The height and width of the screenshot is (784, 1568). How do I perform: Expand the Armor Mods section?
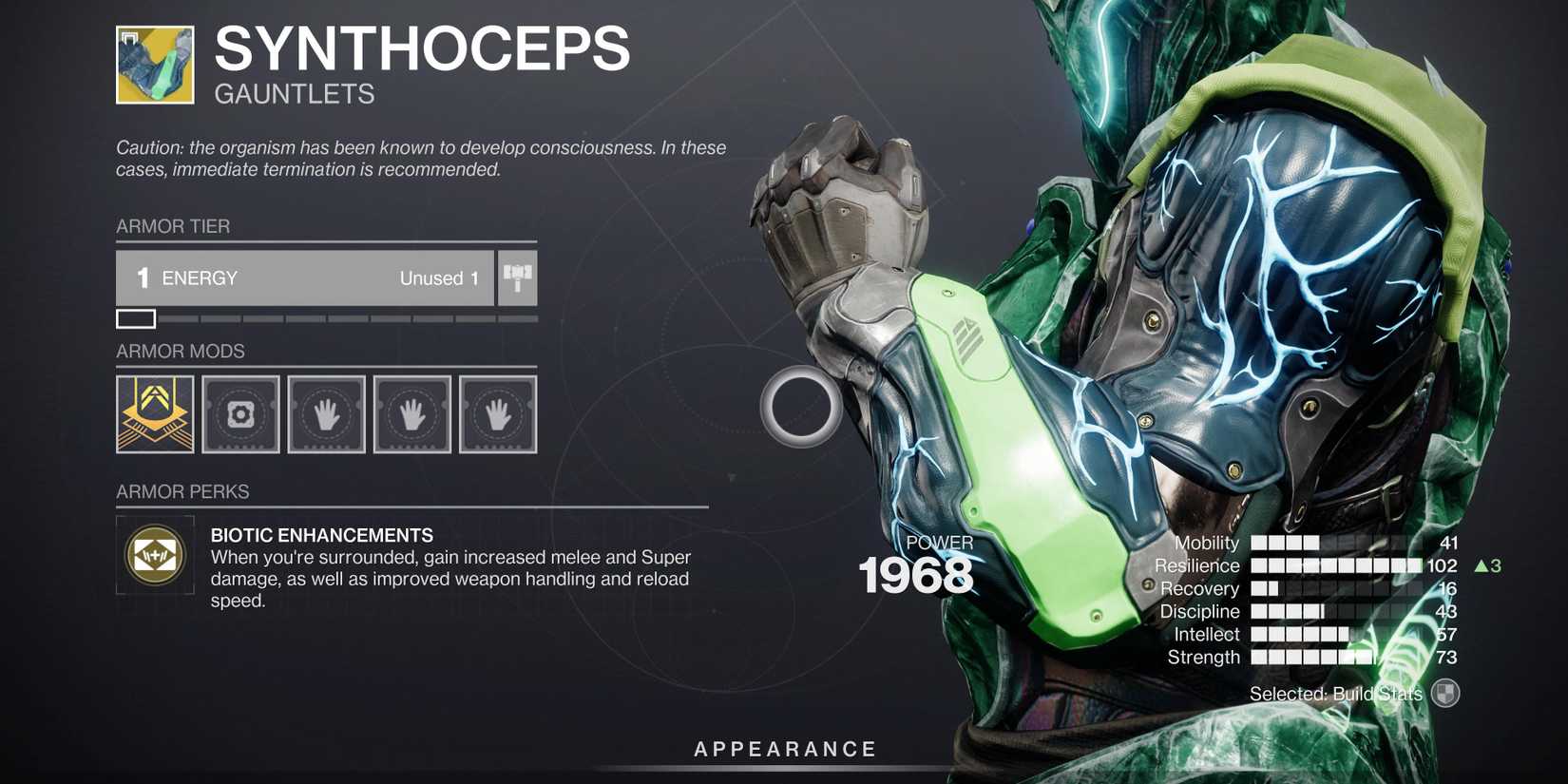pyautogui.click(x=182, y=351)
